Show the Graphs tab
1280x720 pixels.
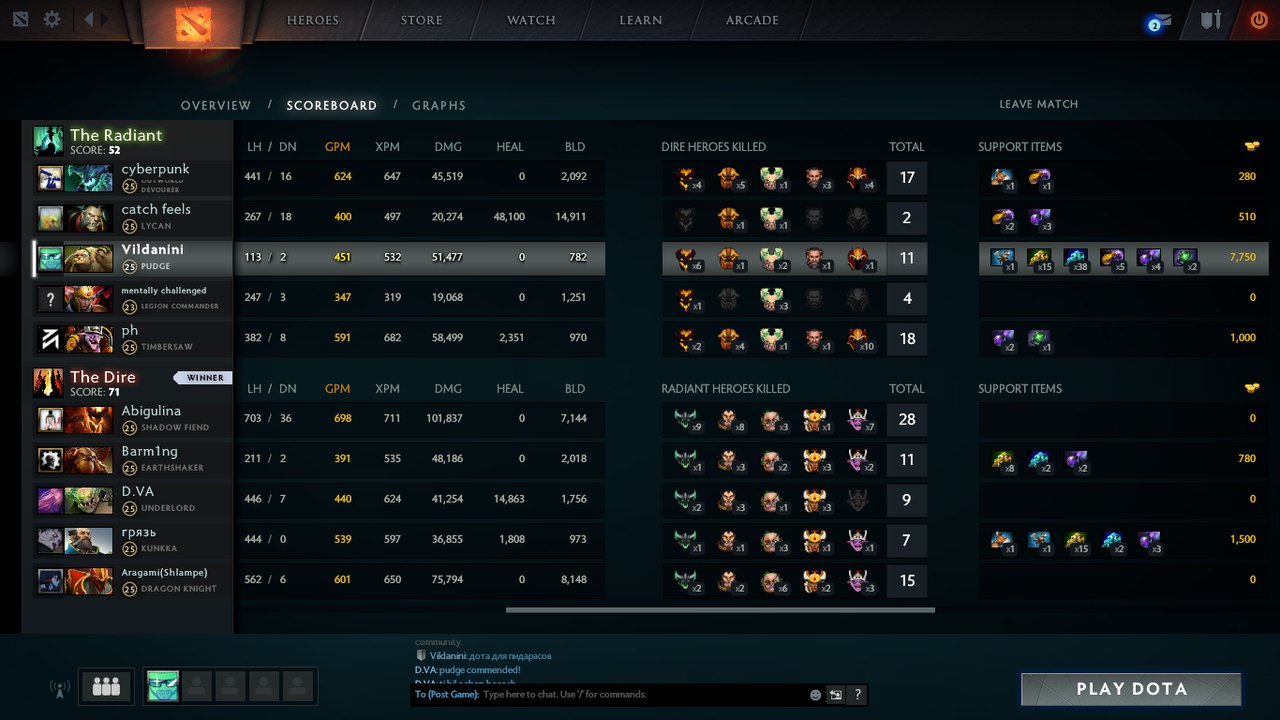(439, 105)
